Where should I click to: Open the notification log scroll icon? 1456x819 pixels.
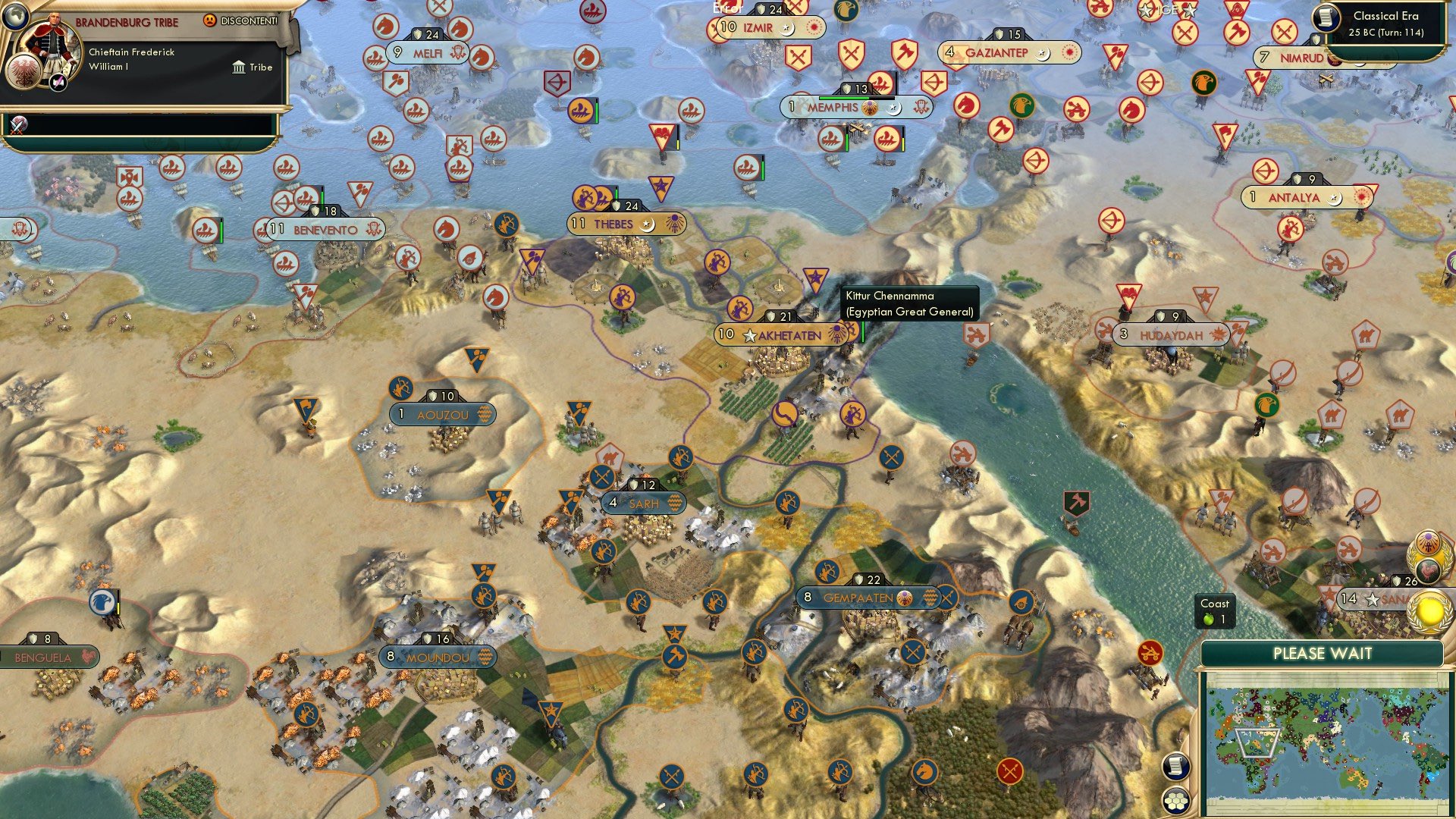(1175, 767)
